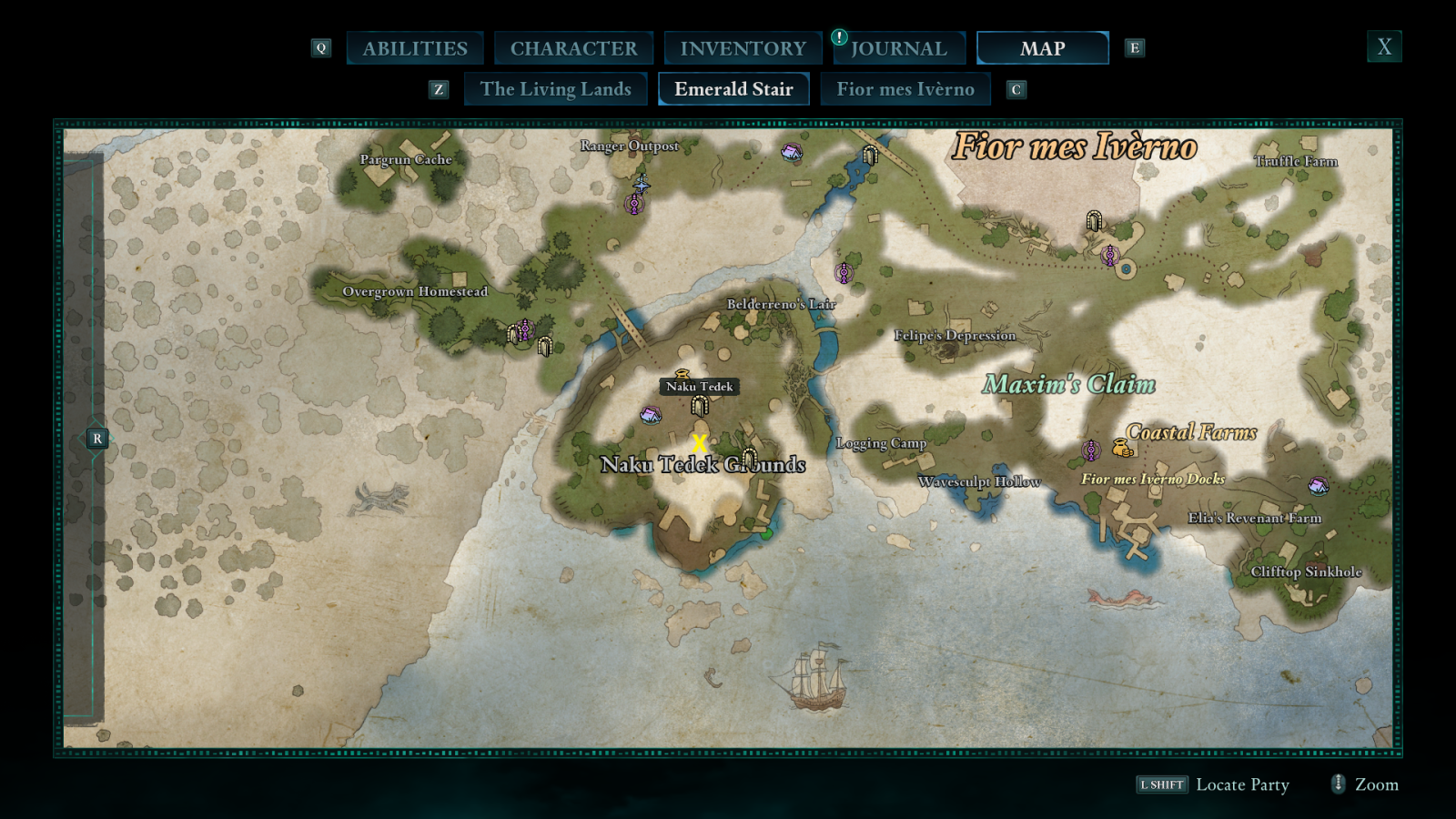The height and width of the screenshot is (819, 1456).
Task: View the Fior mes Ivèrno map tab
Action: [905, 89]
